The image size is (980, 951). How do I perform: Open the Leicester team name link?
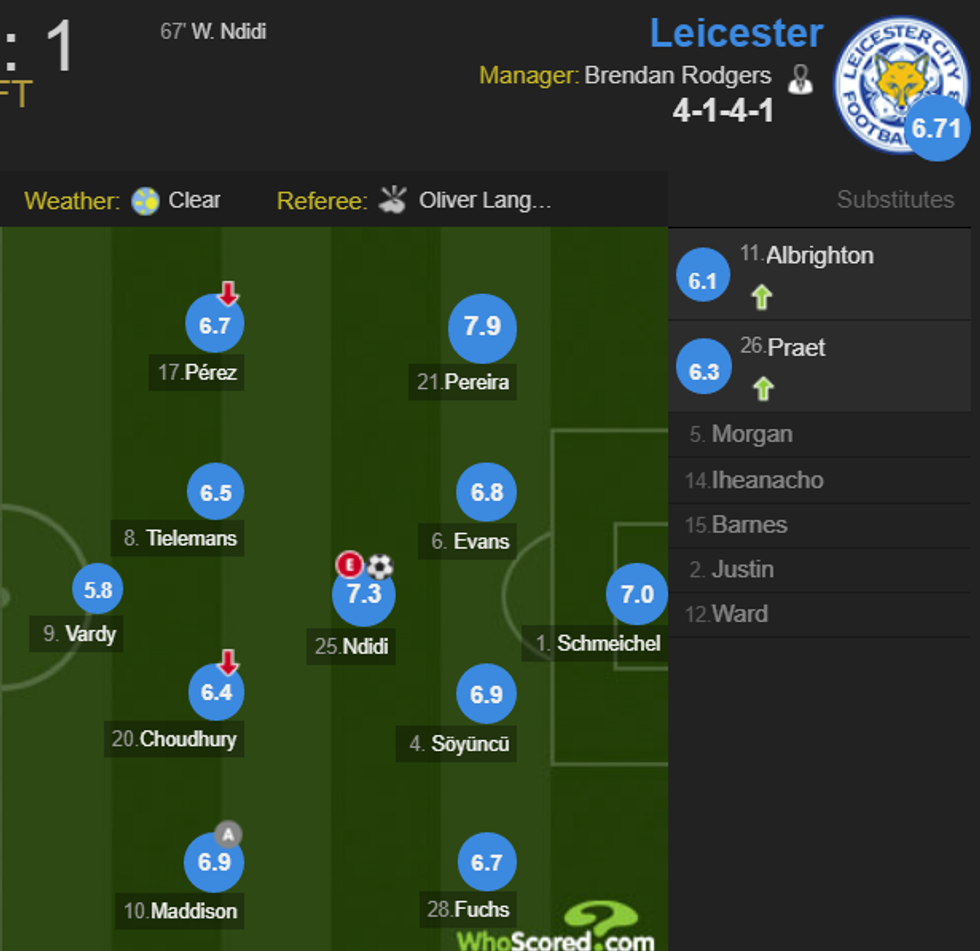pyautogui.click(x=736, y=34)
